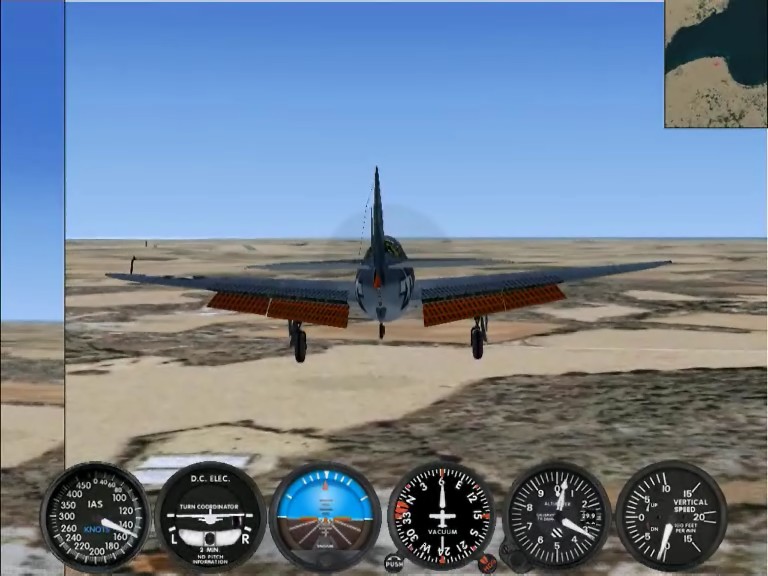This screenshot has width=768, height=576.
Task: Click the PUSH knob on heading indicator
Action: (394, 563)
